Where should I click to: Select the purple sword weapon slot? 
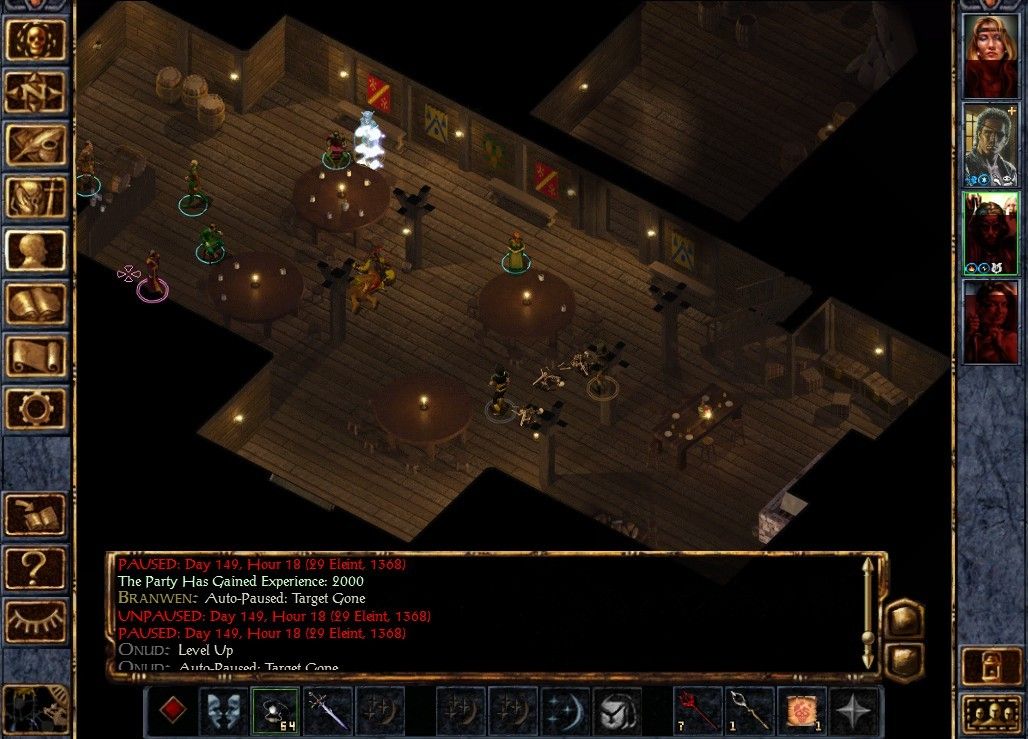[327, 711]
